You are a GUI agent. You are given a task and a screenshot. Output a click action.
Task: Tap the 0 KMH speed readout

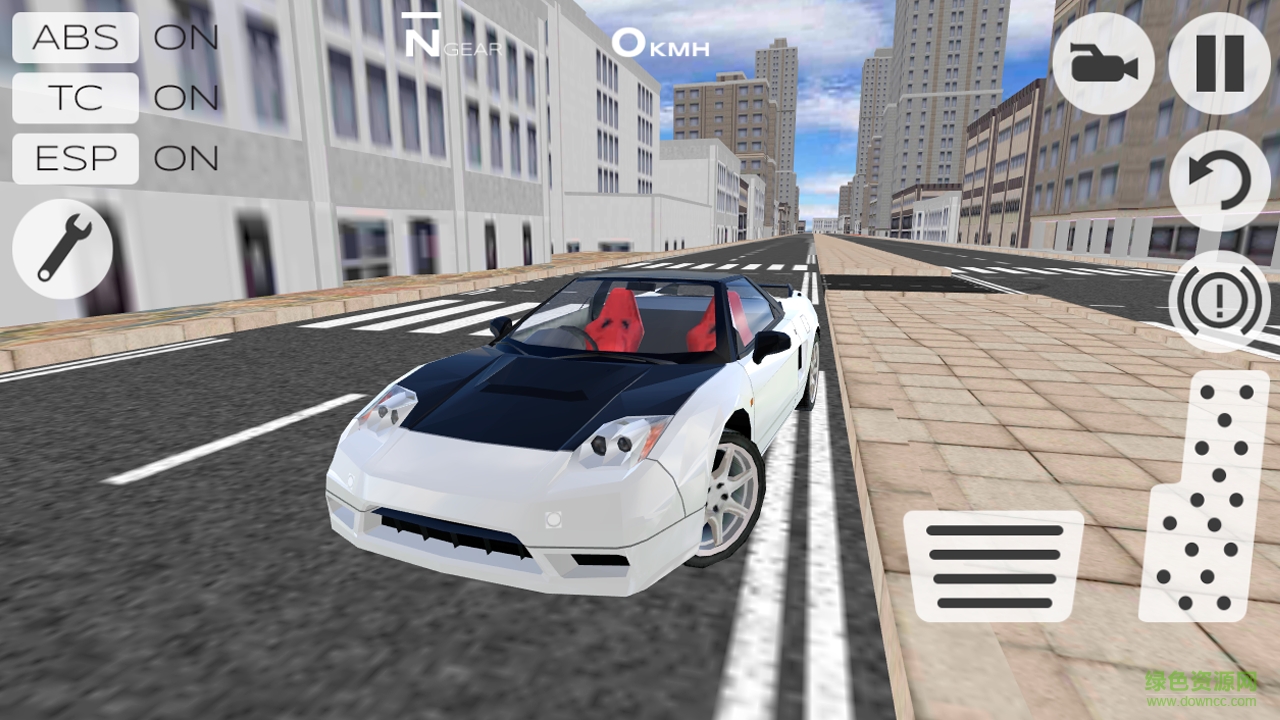pos(660,42)
